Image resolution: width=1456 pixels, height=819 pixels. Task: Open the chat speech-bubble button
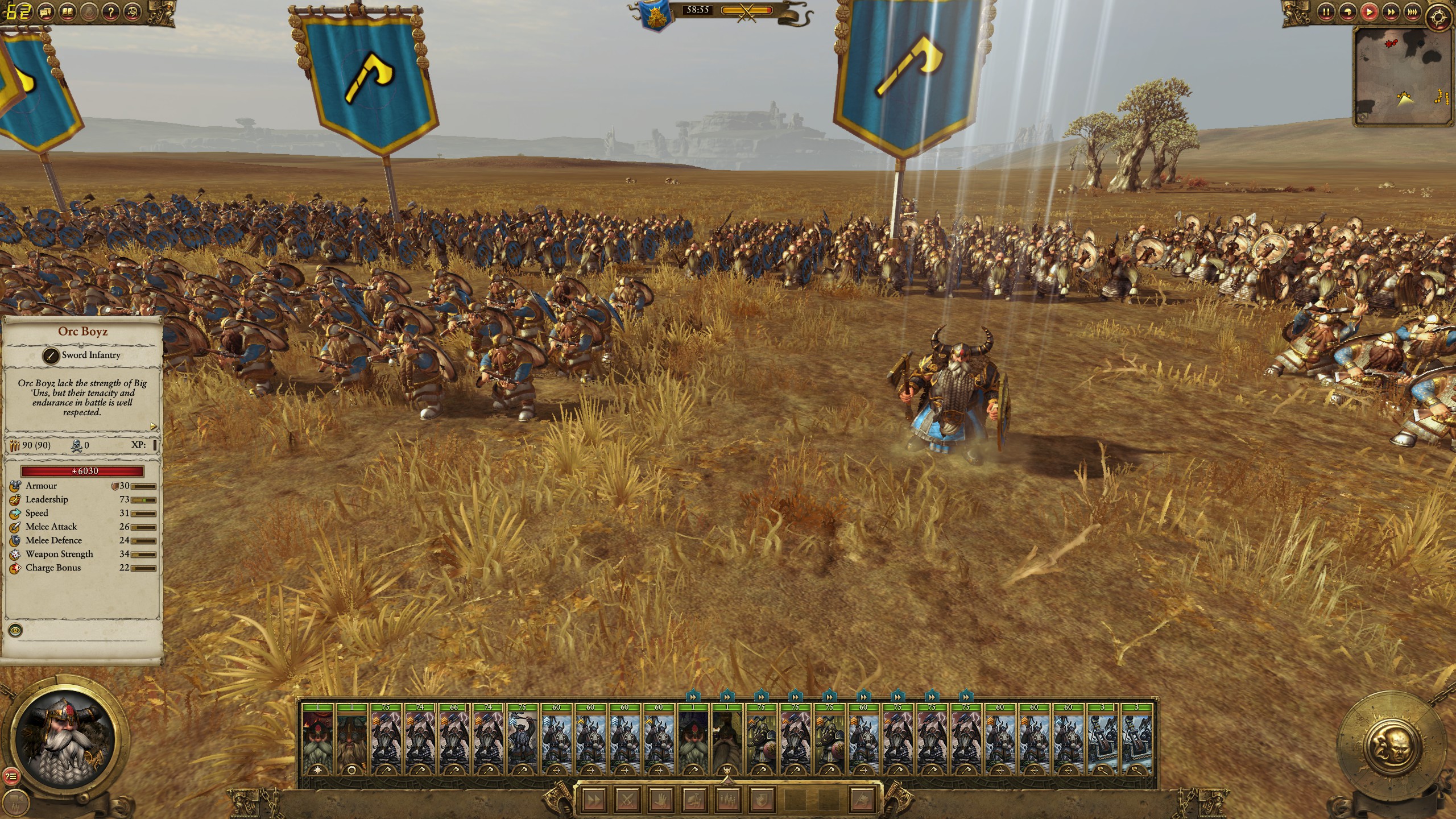point(48,11)
